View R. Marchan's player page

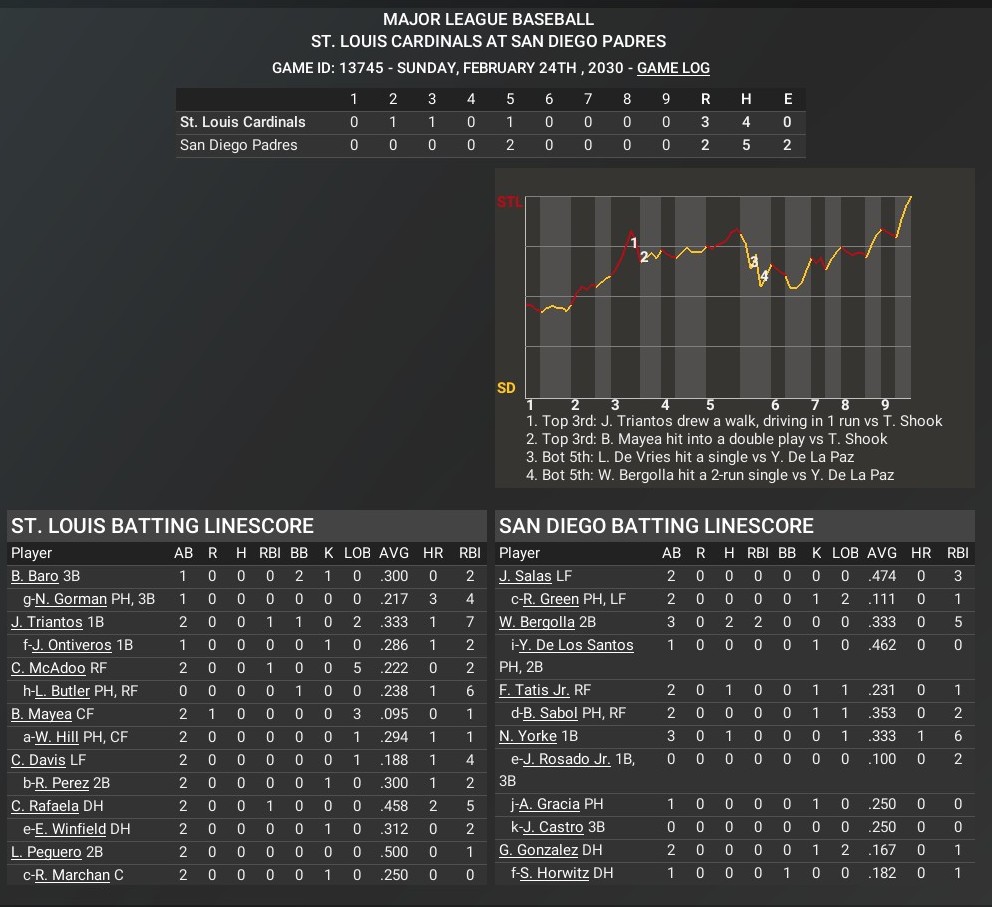click(74, 876)
